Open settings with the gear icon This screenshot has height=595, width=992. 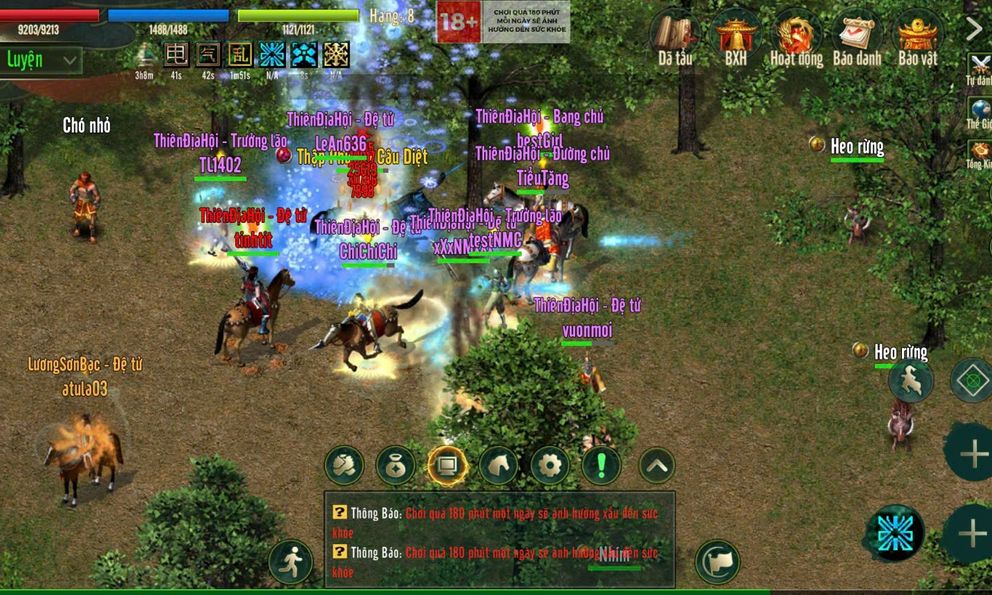(x=550, y=465)
